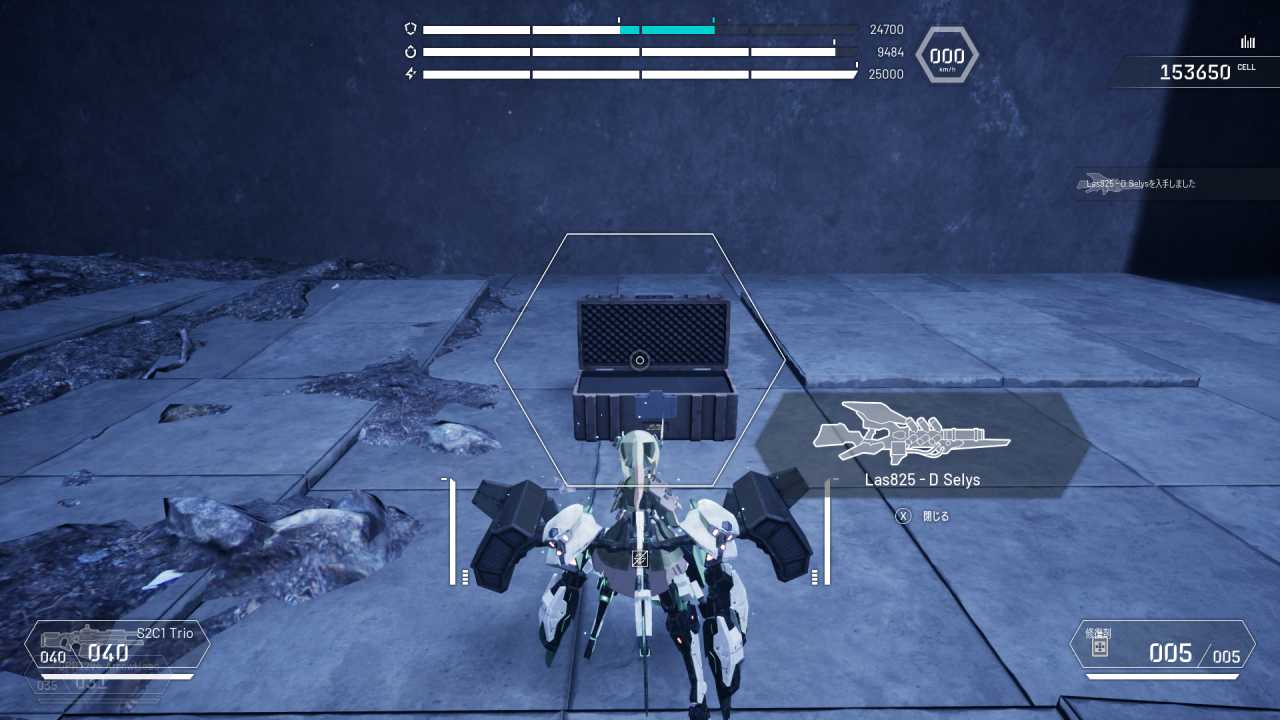Click the lightning energy icon on the status bars
This screenshot has width=1280, height=720.
410,73
